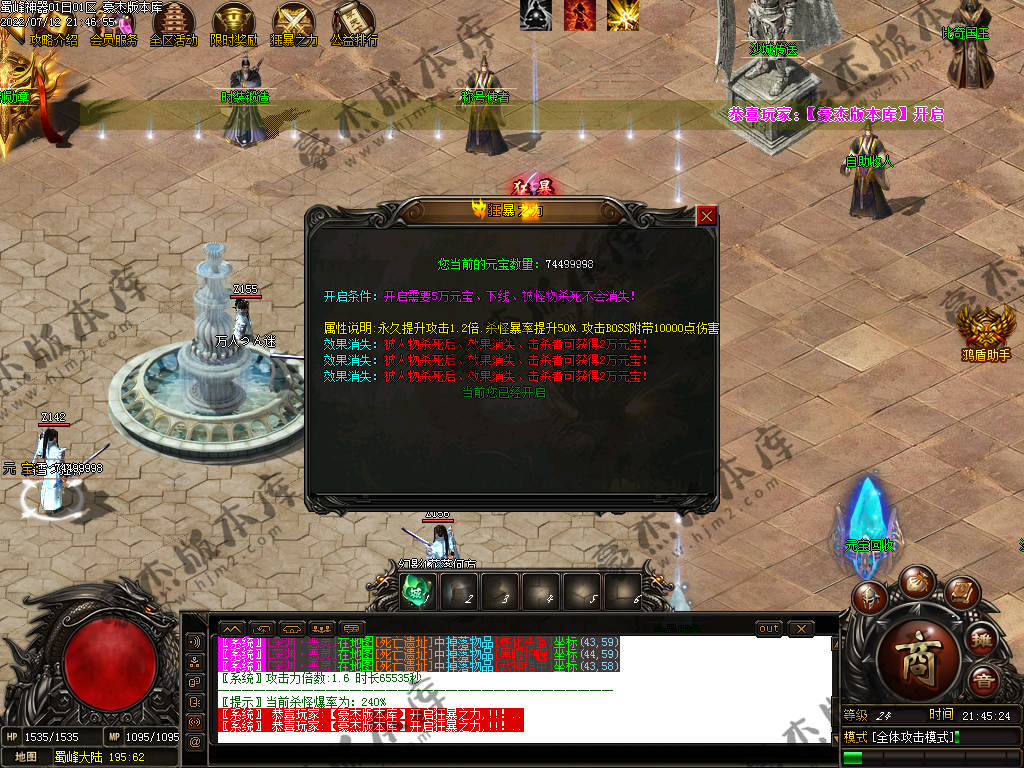Open the 公益排行 scroll ranking icon
The image size is (1024, 768).
[x=353, y=20]
